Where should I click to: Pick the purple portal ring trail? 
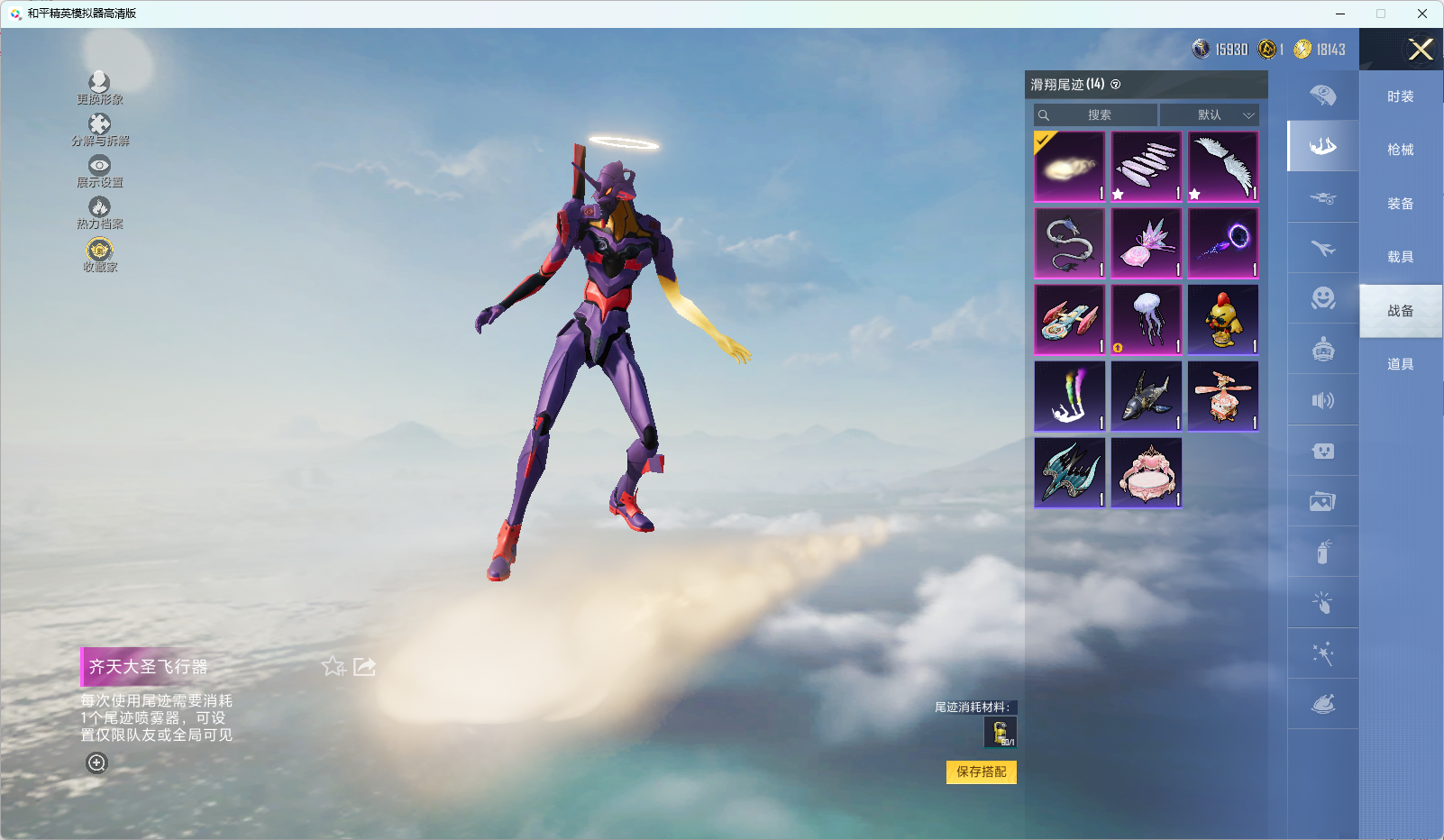[x=1223, y=243]
